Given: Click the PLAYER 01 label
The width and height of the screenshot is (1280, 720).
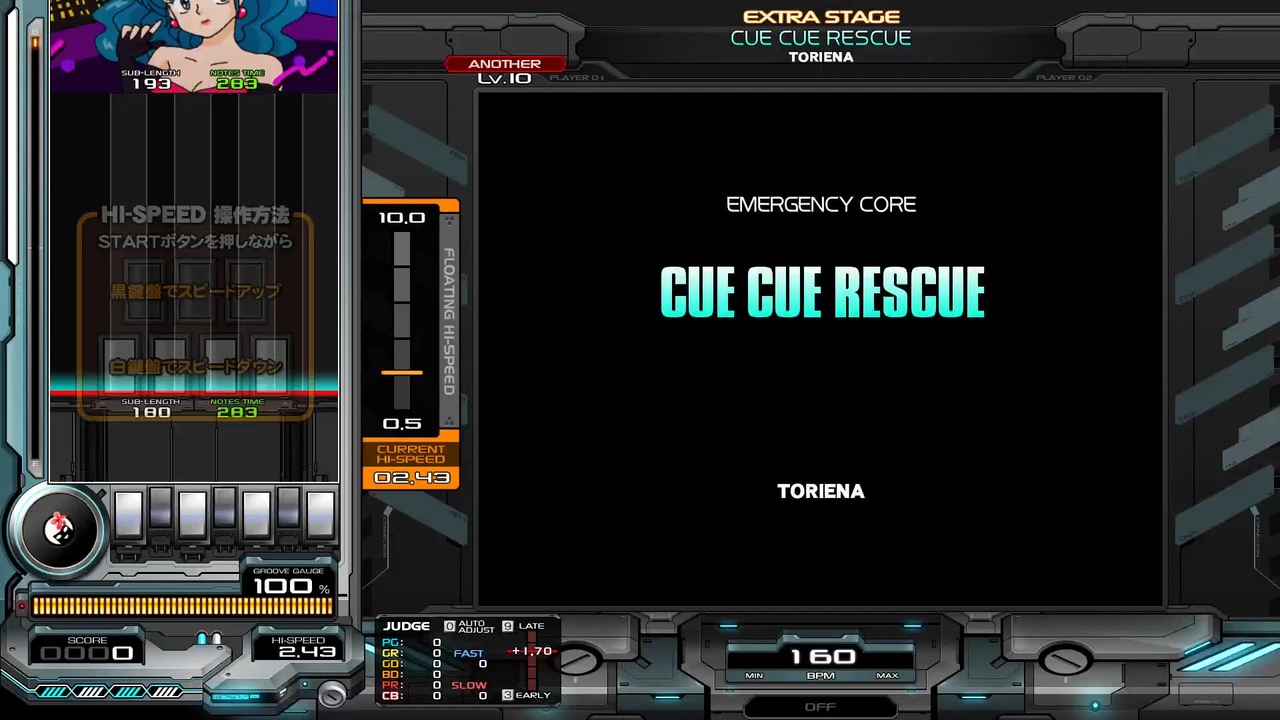Looking at the screenshot, I should 576,77.
